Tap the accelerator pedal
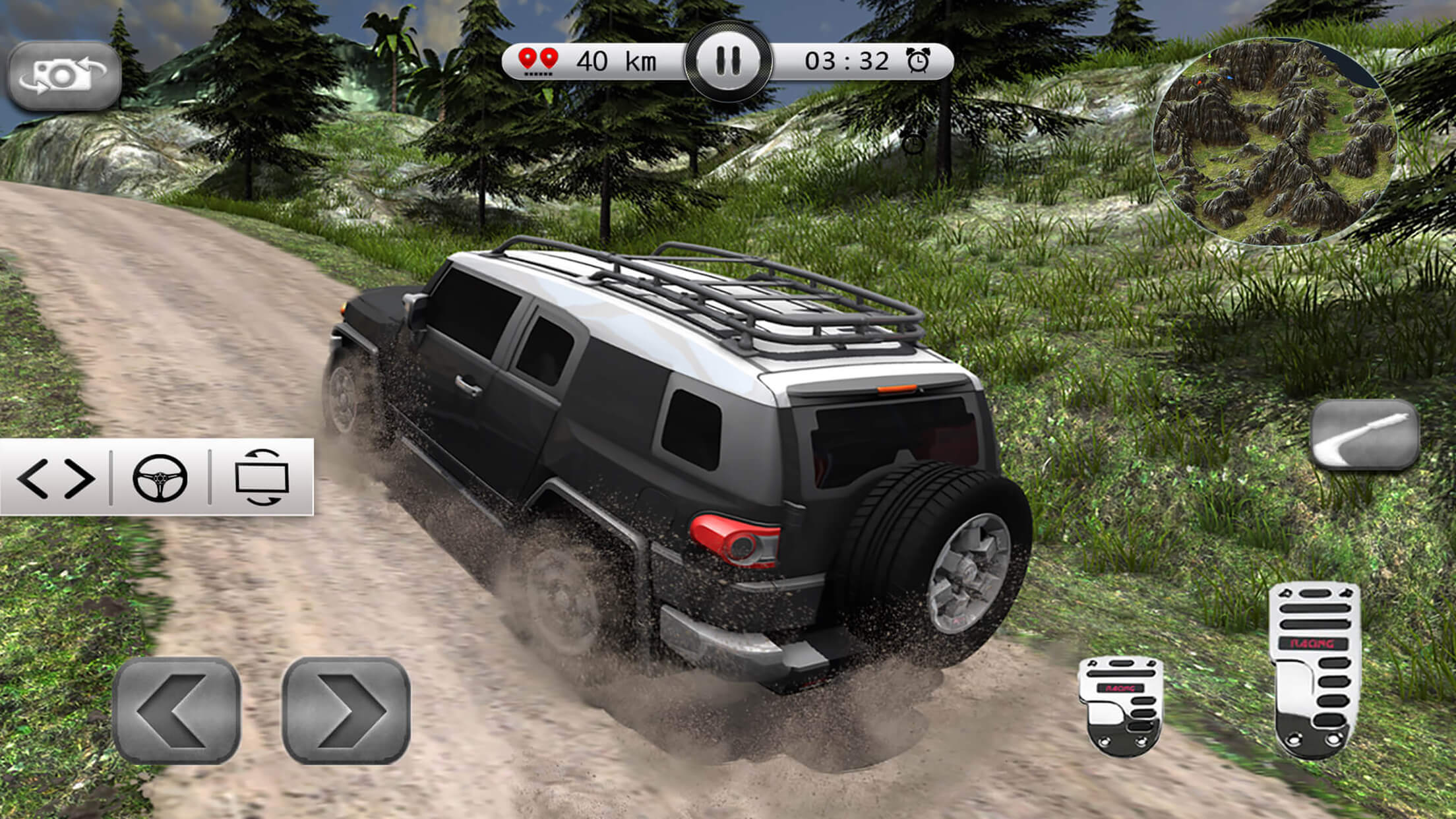The height and width of the screenshot is (819, 1456). pyautogui.click(x=1314, y=669)
